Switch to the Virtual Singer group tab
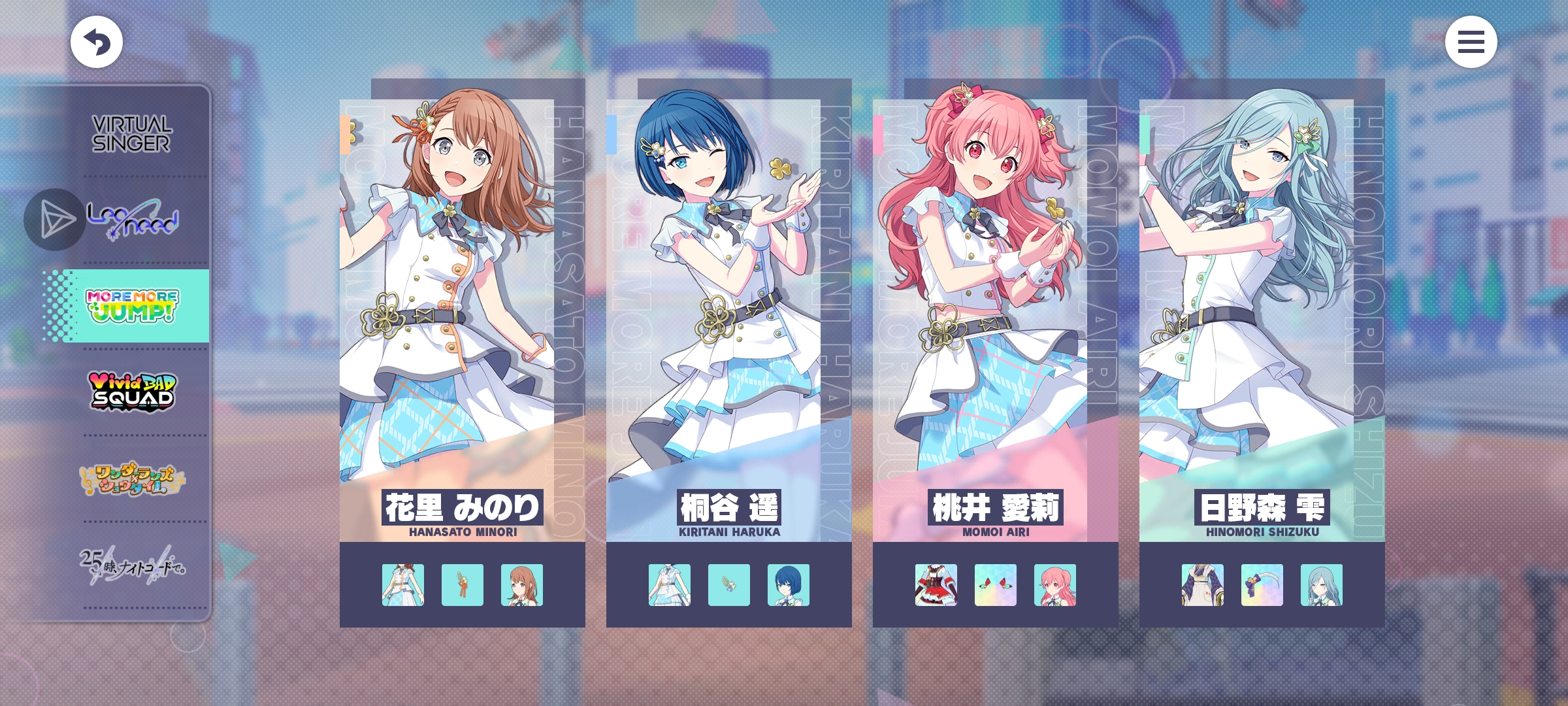This screenshot has width=1568, height=706. [x=131, y=134]
